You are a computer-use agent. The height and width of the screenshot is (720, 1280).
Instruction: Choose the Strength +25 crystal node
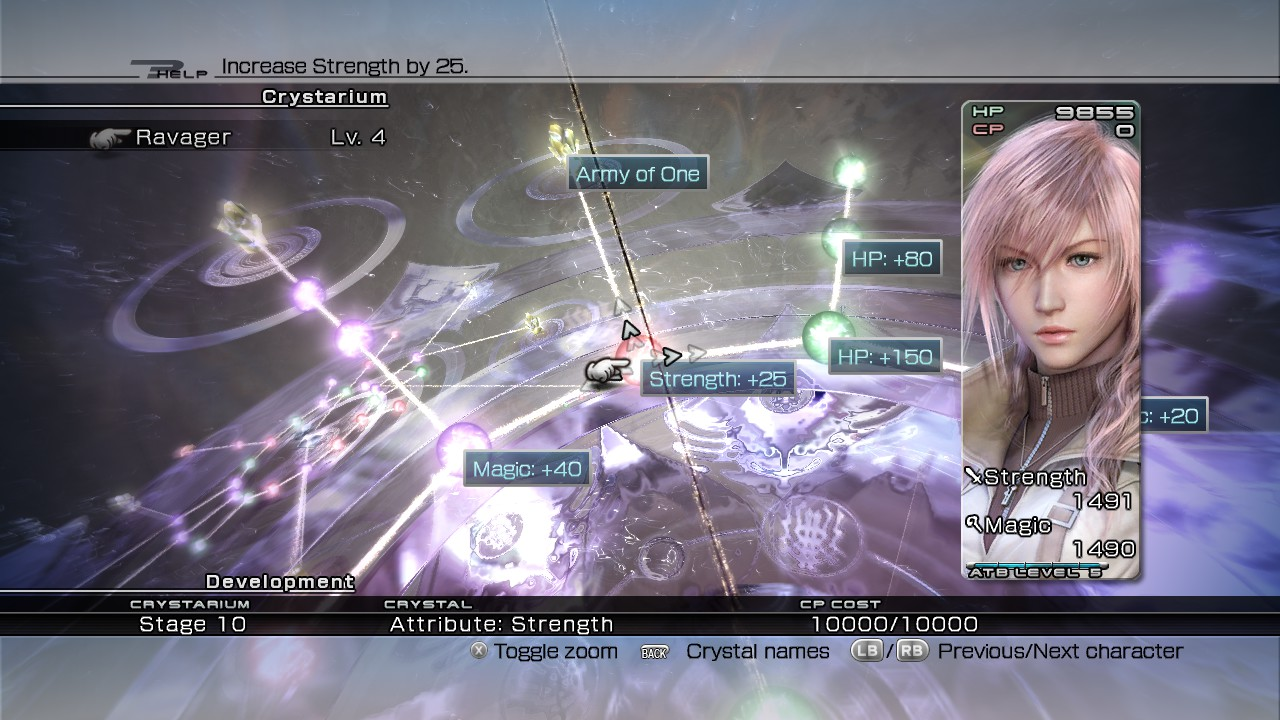pos(632,348)
